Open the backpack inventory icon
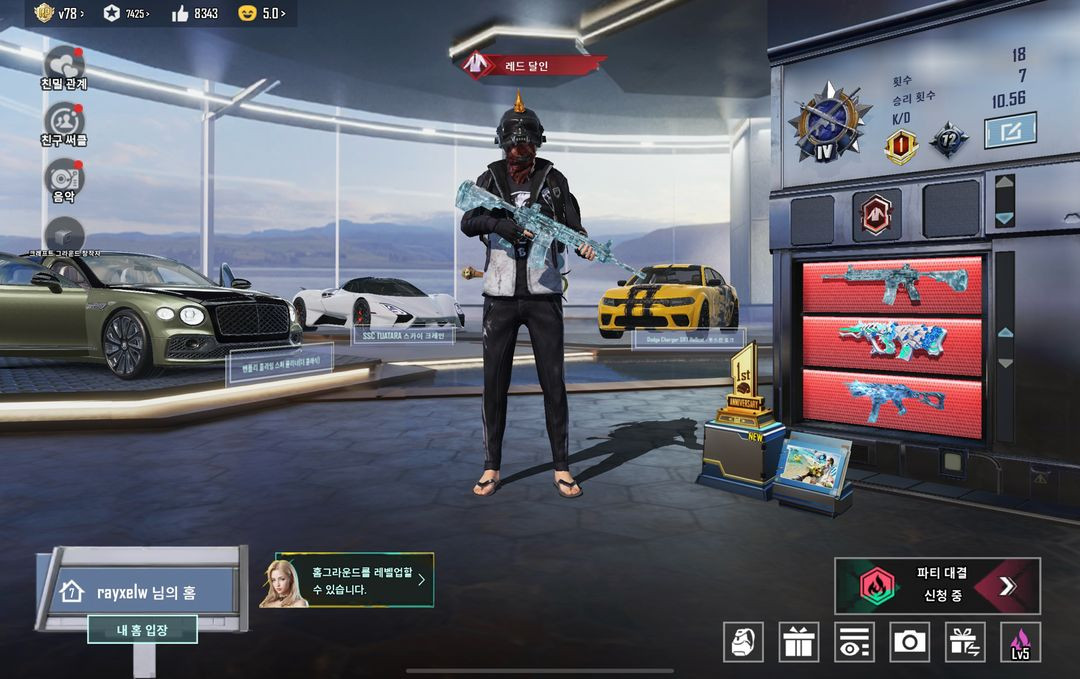 point(743,642)
